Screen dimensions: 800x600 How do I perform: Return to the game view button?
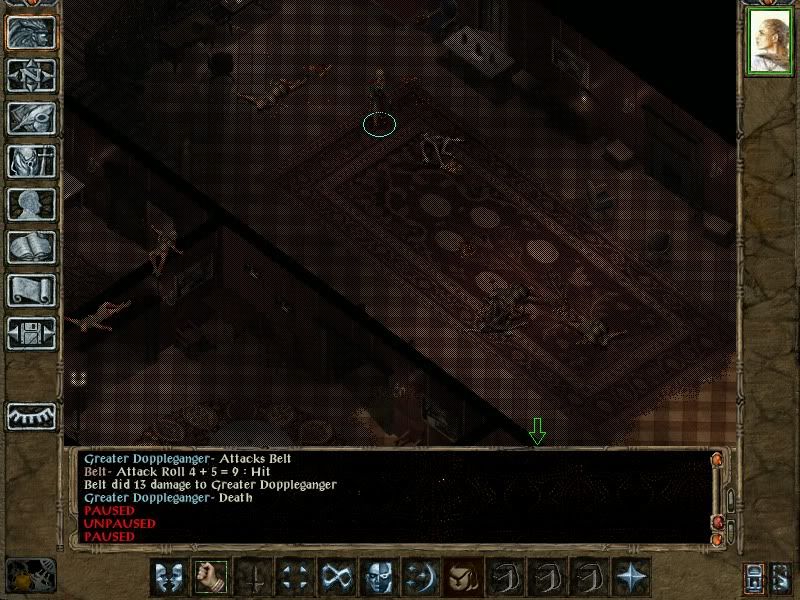(30, 34)
